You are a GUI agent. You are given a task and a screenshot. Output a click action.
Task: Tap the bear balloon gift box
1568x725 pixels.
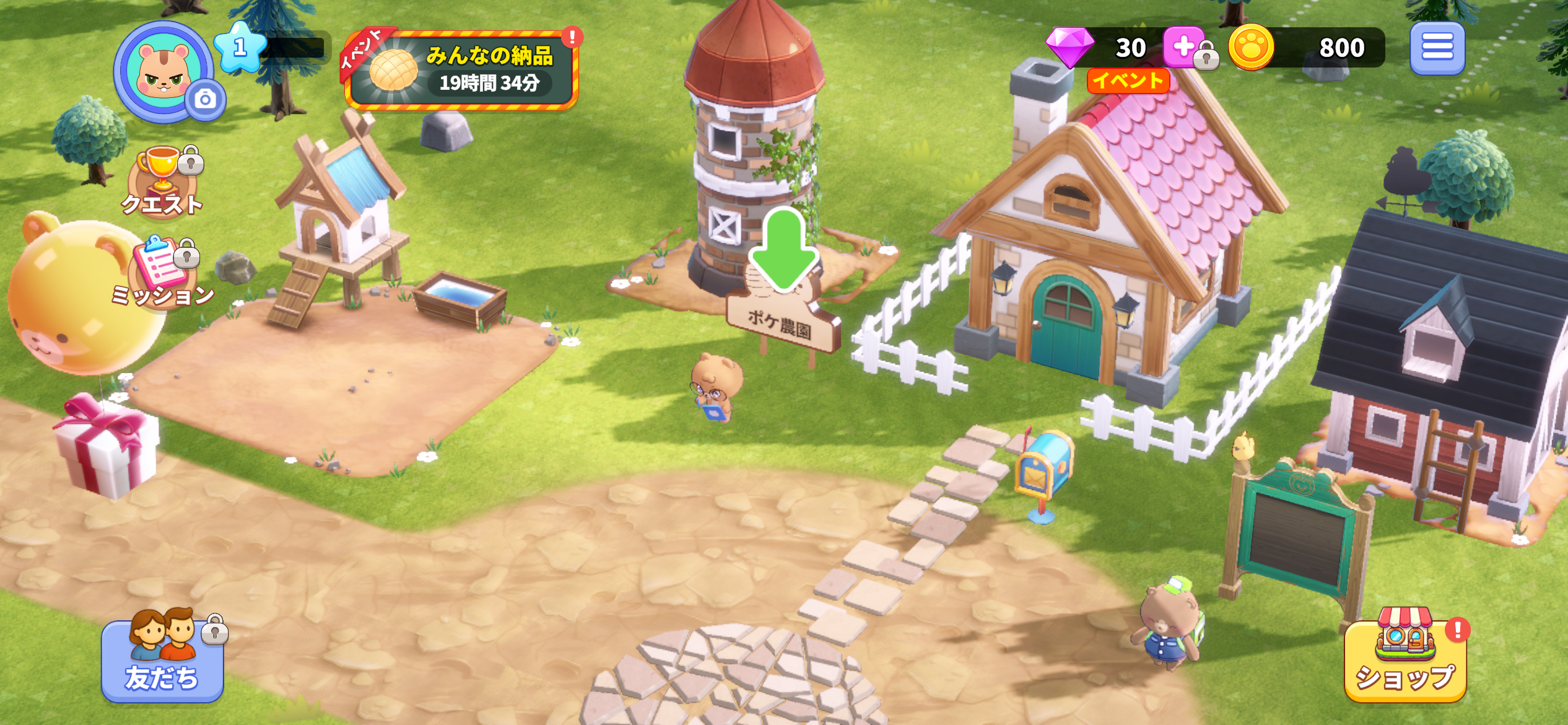tap(107, 445)
